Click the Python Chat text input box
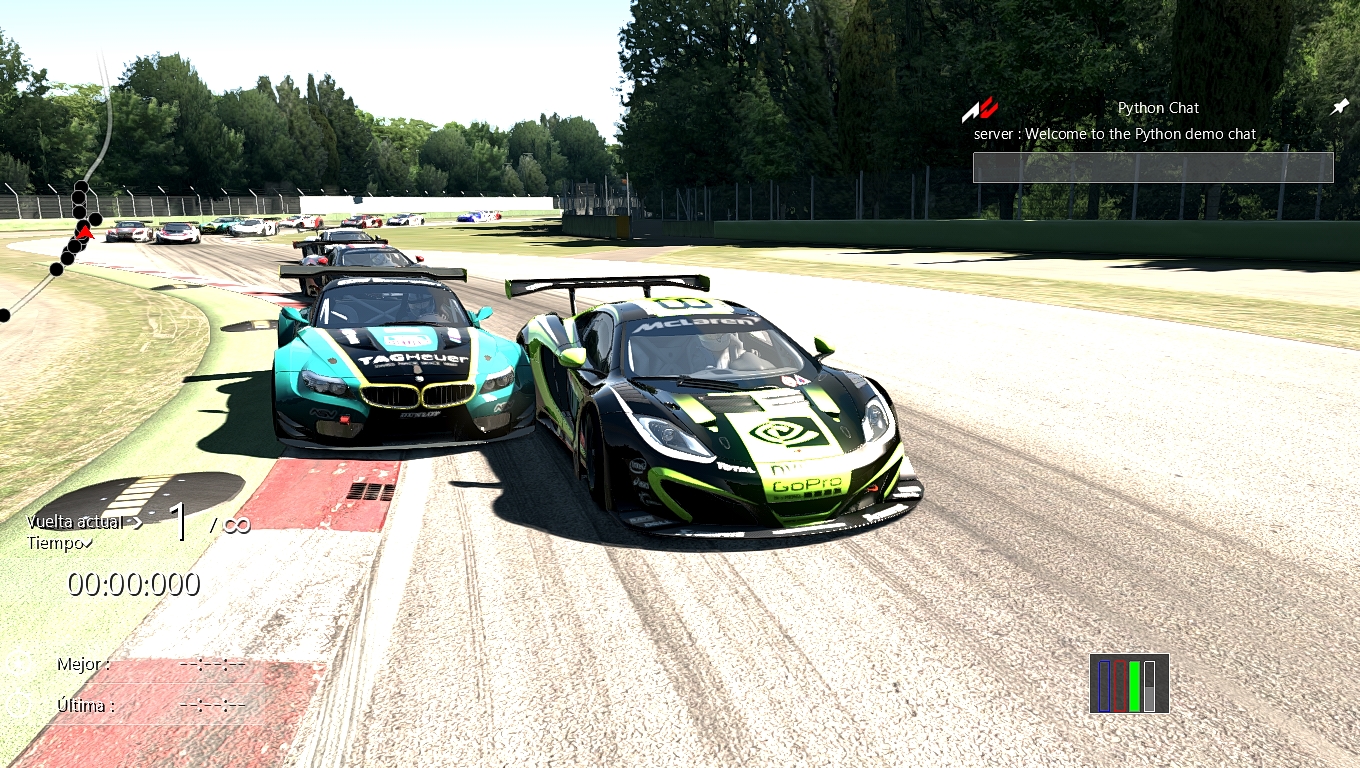 click(1152, 167)
